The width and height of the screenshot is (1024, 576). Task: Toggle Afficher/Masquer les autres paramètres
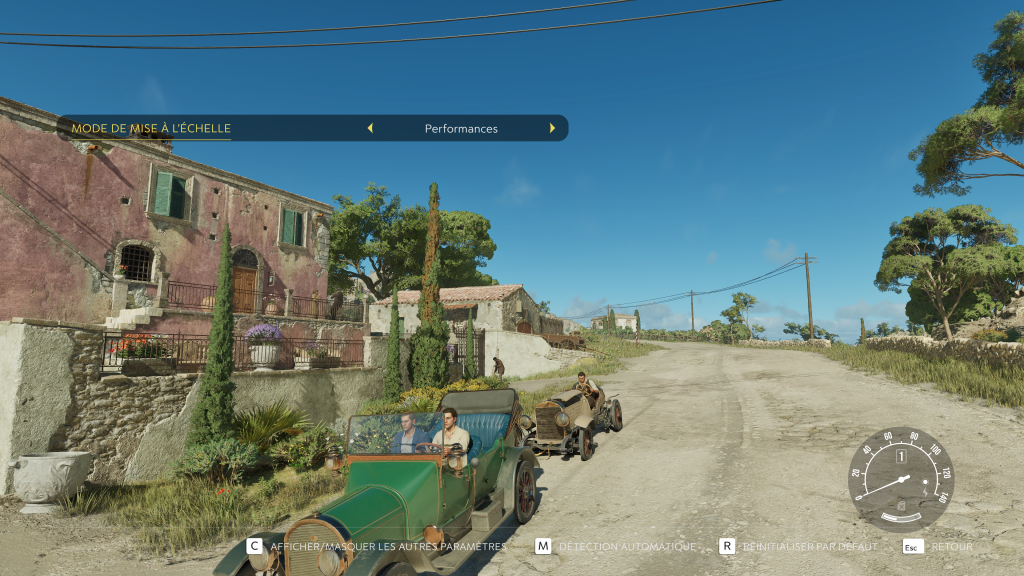377,547
